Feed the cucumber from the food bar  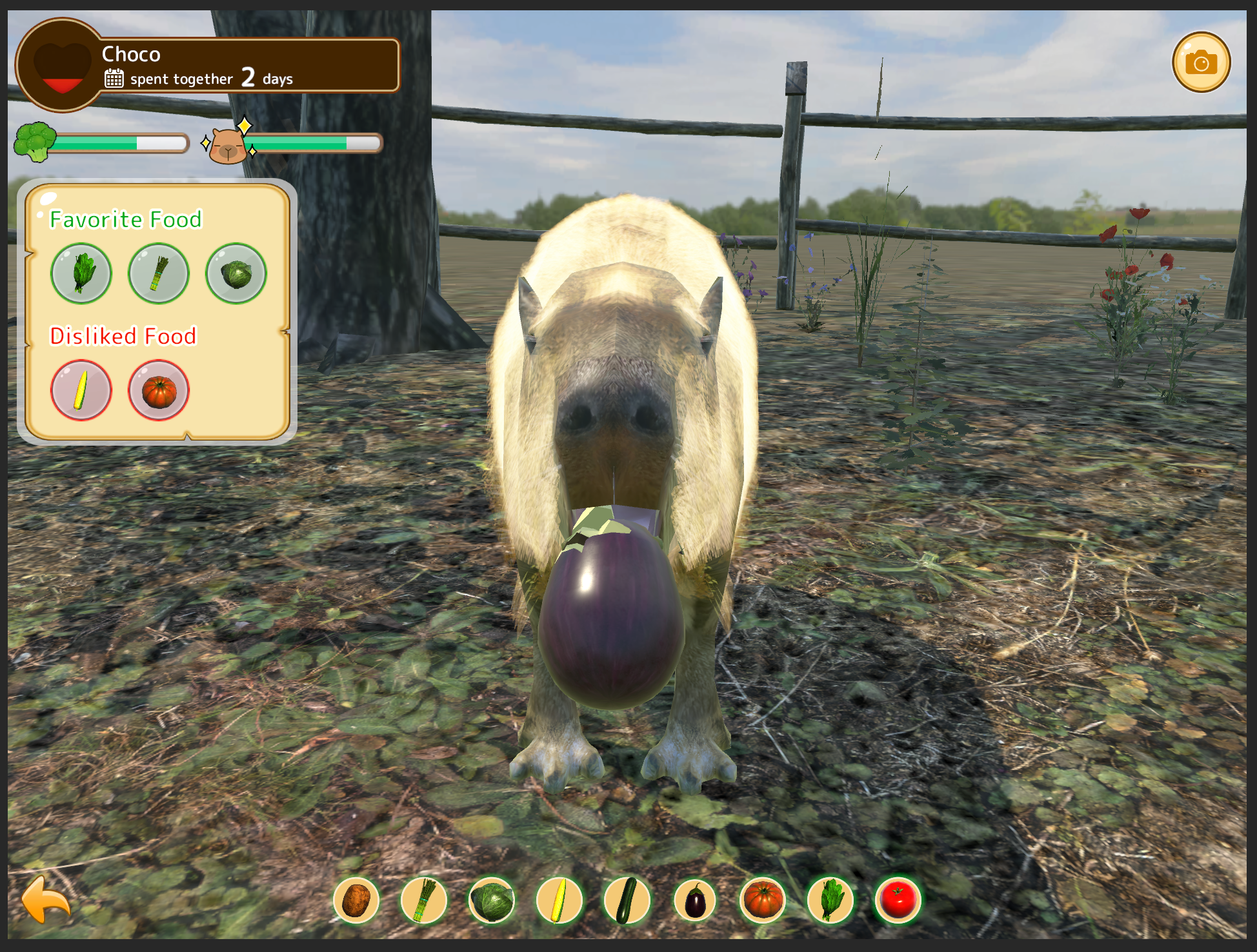tap(627, 900)
